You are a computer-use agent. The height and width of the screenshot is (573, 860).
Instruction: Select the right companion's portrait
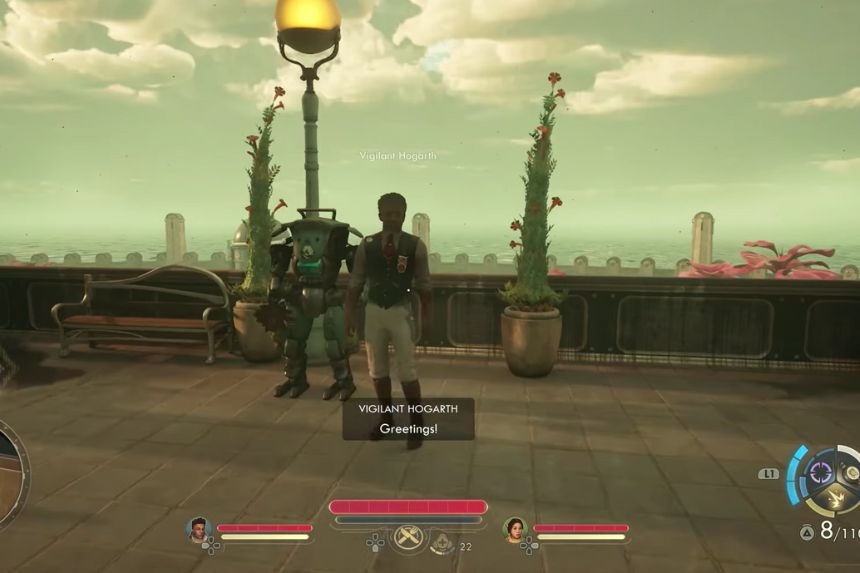coord(515,529)
